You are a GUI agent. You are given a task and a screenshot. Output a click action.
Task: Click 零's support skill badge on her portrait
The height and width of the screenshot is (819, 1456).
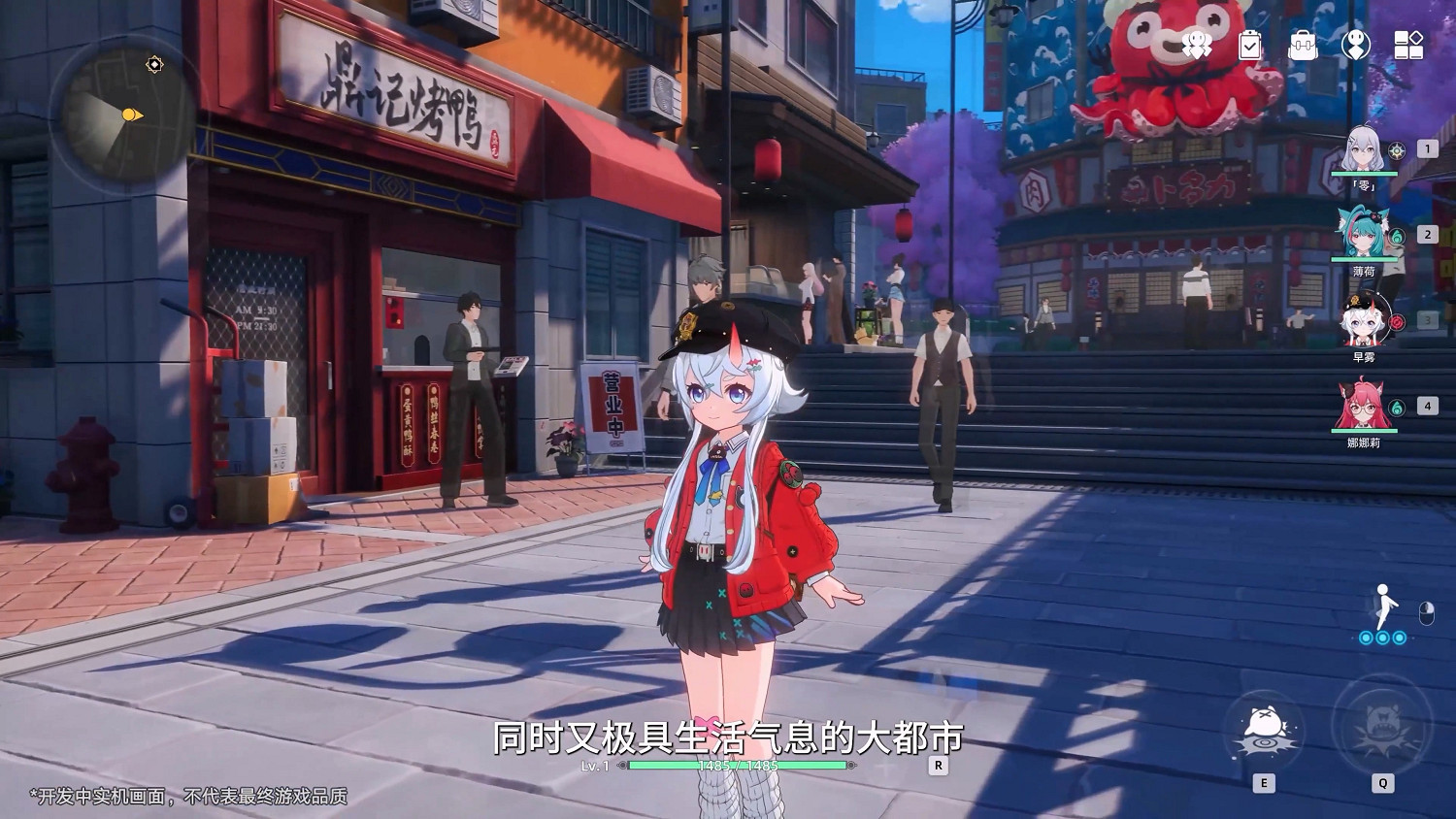(x=1397, y=150)
